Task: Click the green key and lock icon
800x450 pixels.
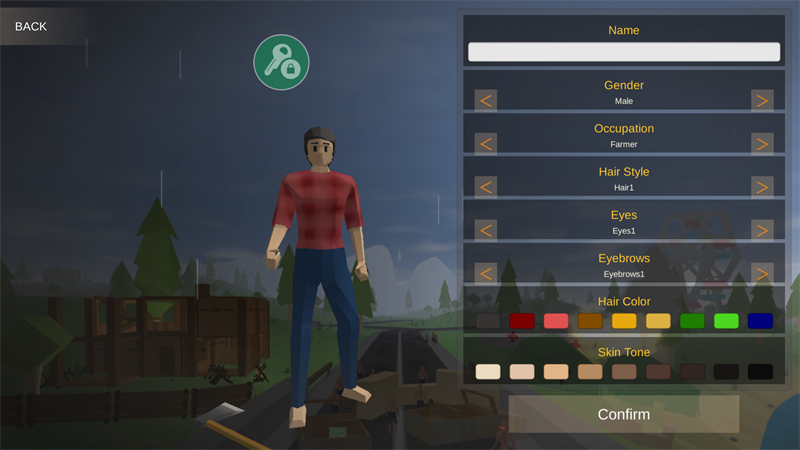Action: coord(281,62)
